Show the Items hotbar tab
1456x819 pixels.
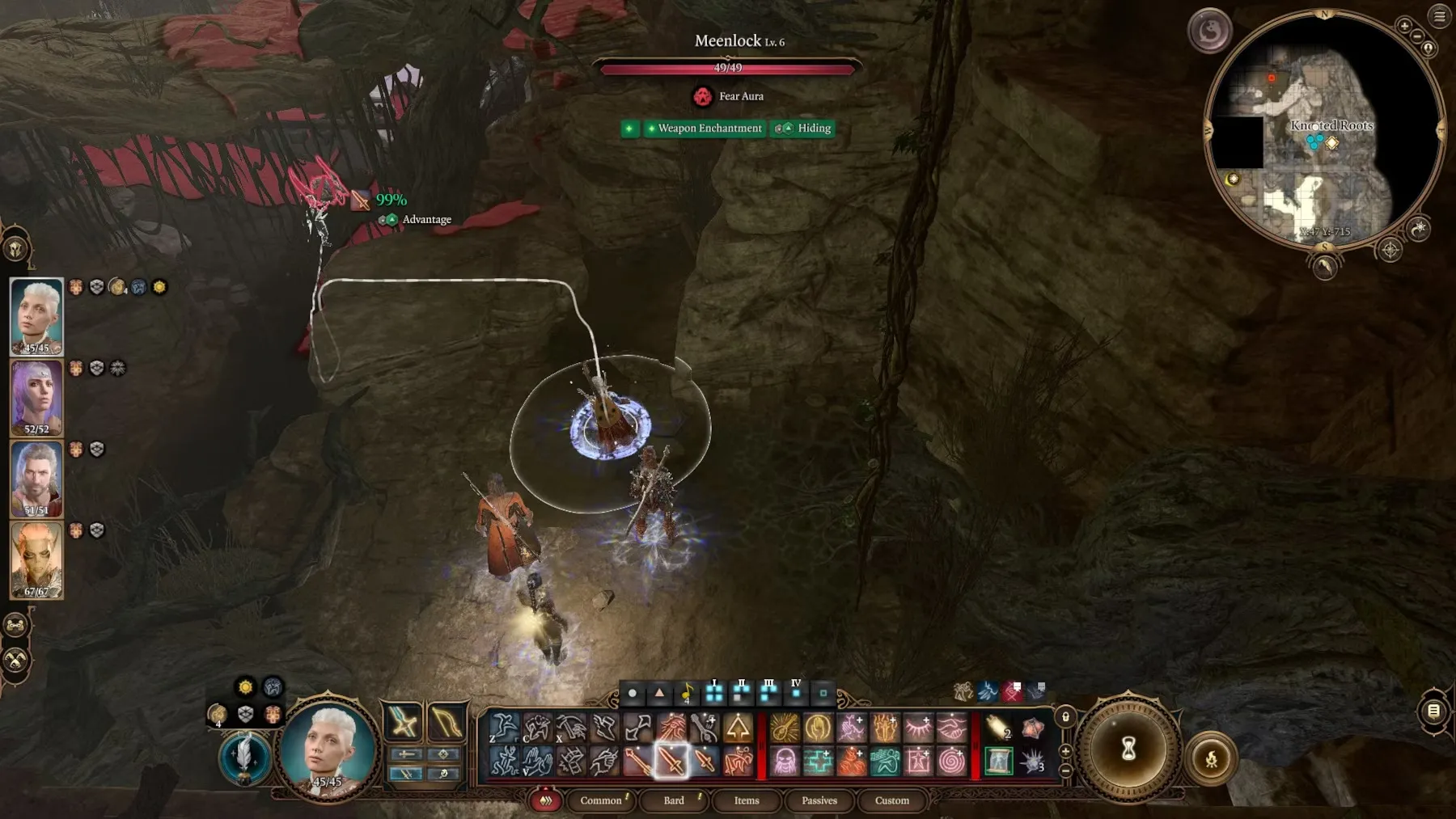(747, 800)
